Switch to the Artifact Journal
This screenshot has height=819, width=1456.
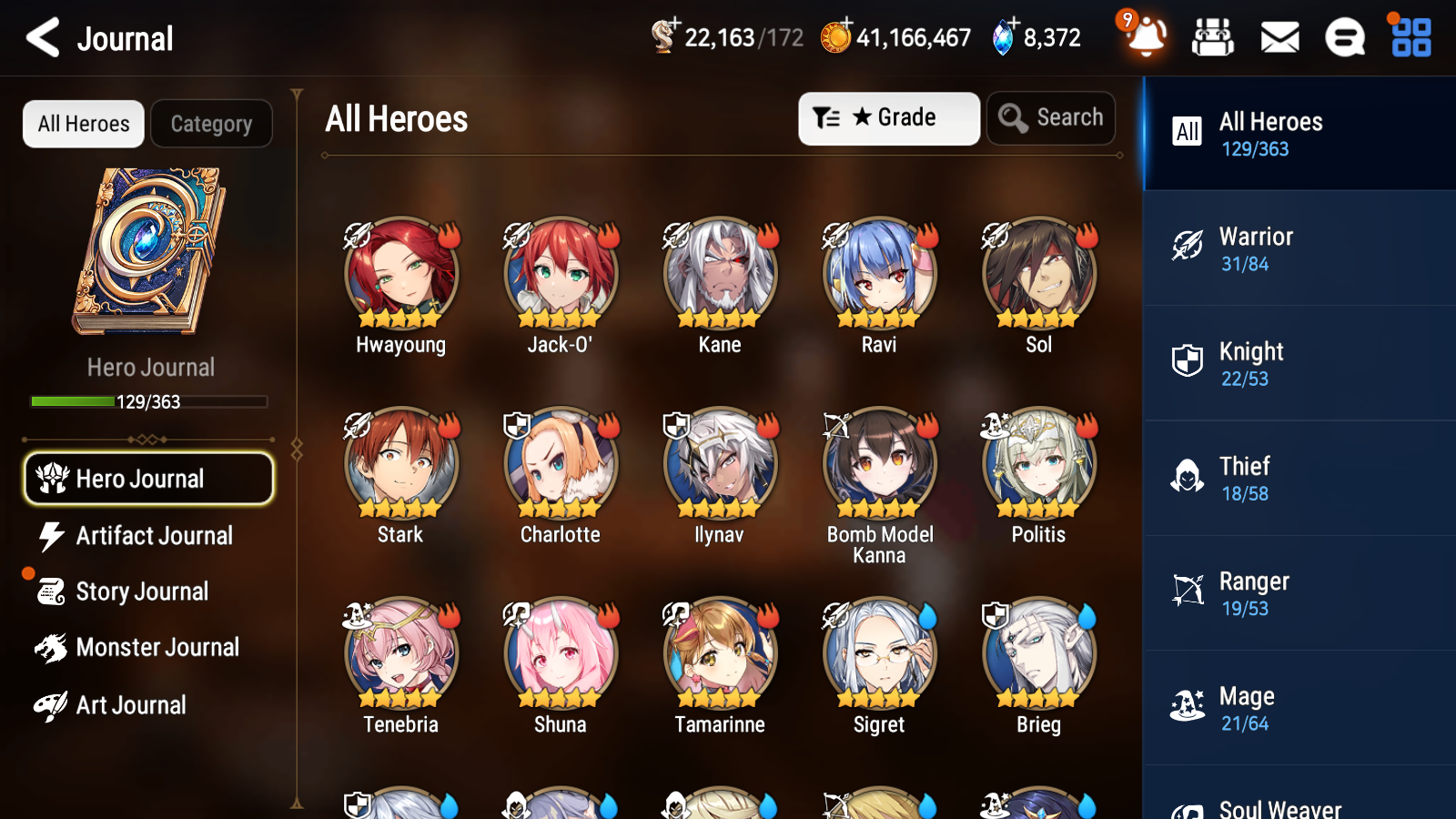(148, 536)
